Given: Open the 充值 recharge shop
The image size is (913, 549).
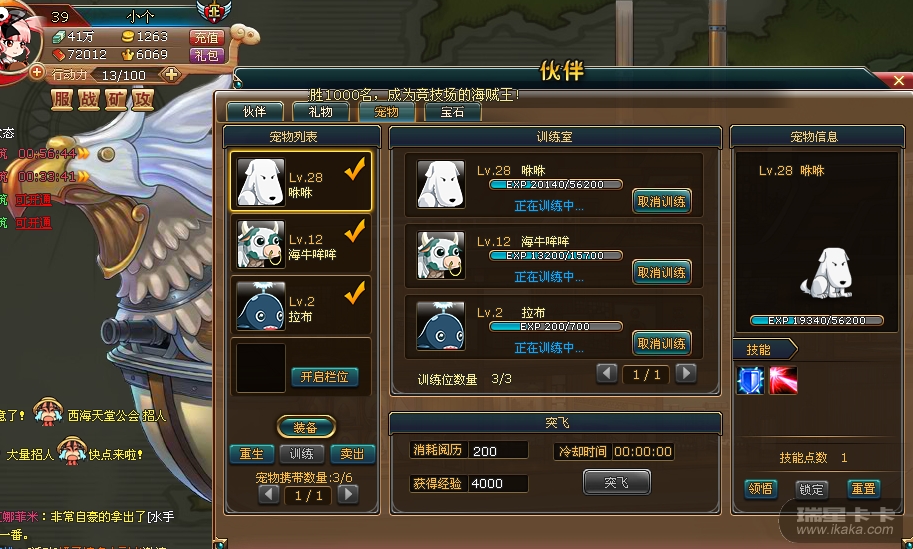Looking at the screenshot, I should click(206, 37).
